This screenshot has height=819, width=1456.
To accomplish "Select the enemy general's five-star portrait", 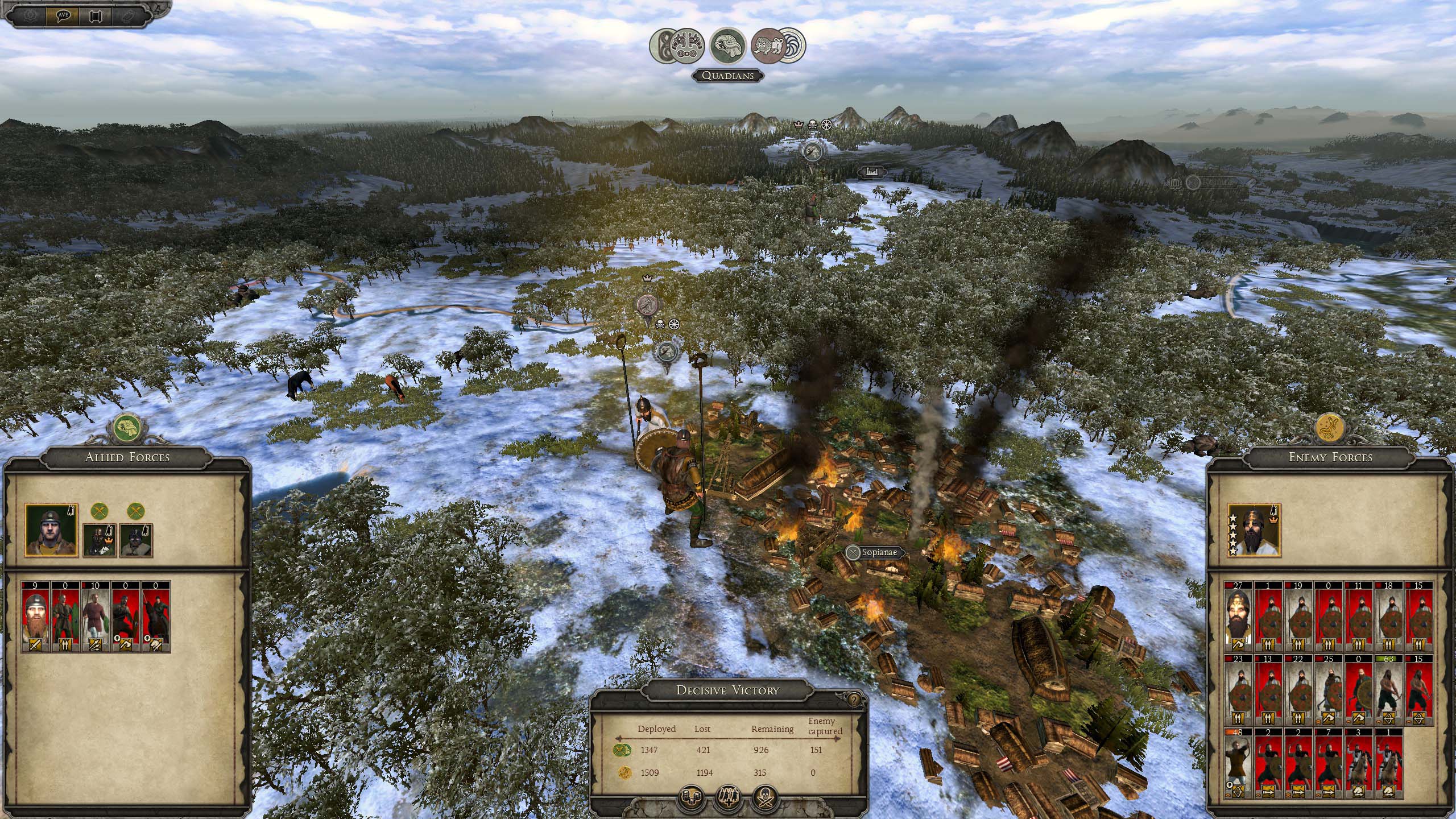I will pos(1254,530).
